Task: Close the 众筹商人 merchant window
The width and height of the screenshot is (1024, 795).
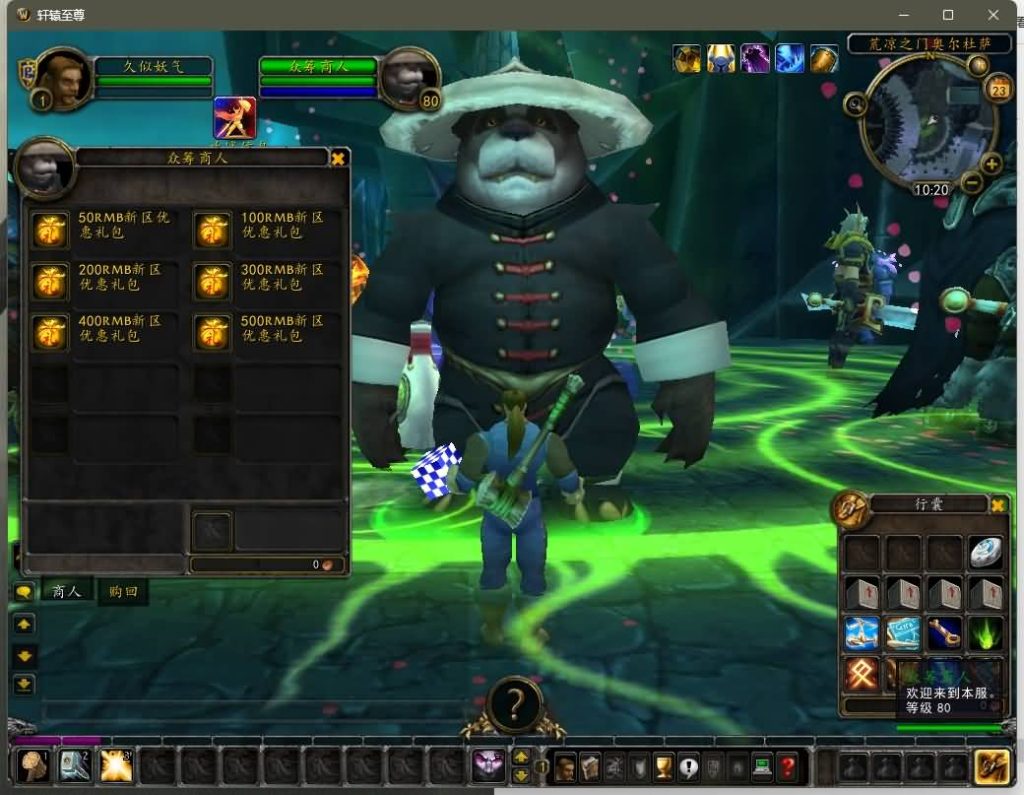Action: (338, 158)
